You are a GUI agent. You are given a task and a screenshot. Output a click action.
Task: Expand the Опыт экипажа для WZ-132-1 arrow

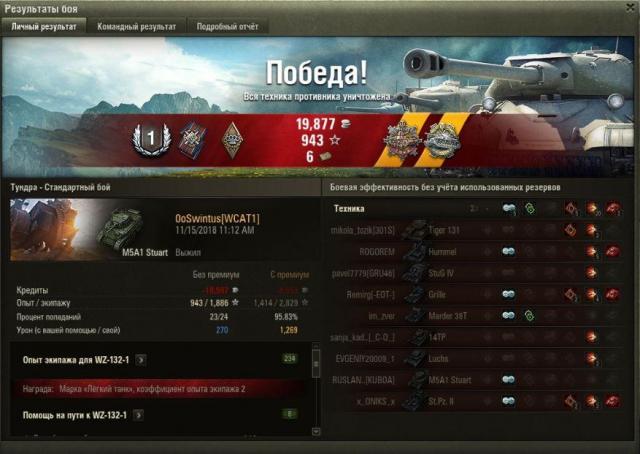point(141,358)
